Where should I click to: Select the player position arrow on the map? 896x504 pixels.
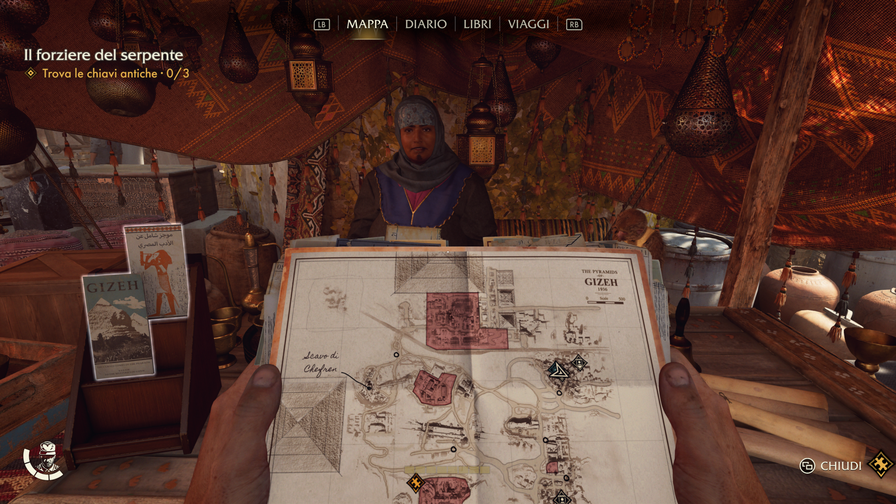557,370
